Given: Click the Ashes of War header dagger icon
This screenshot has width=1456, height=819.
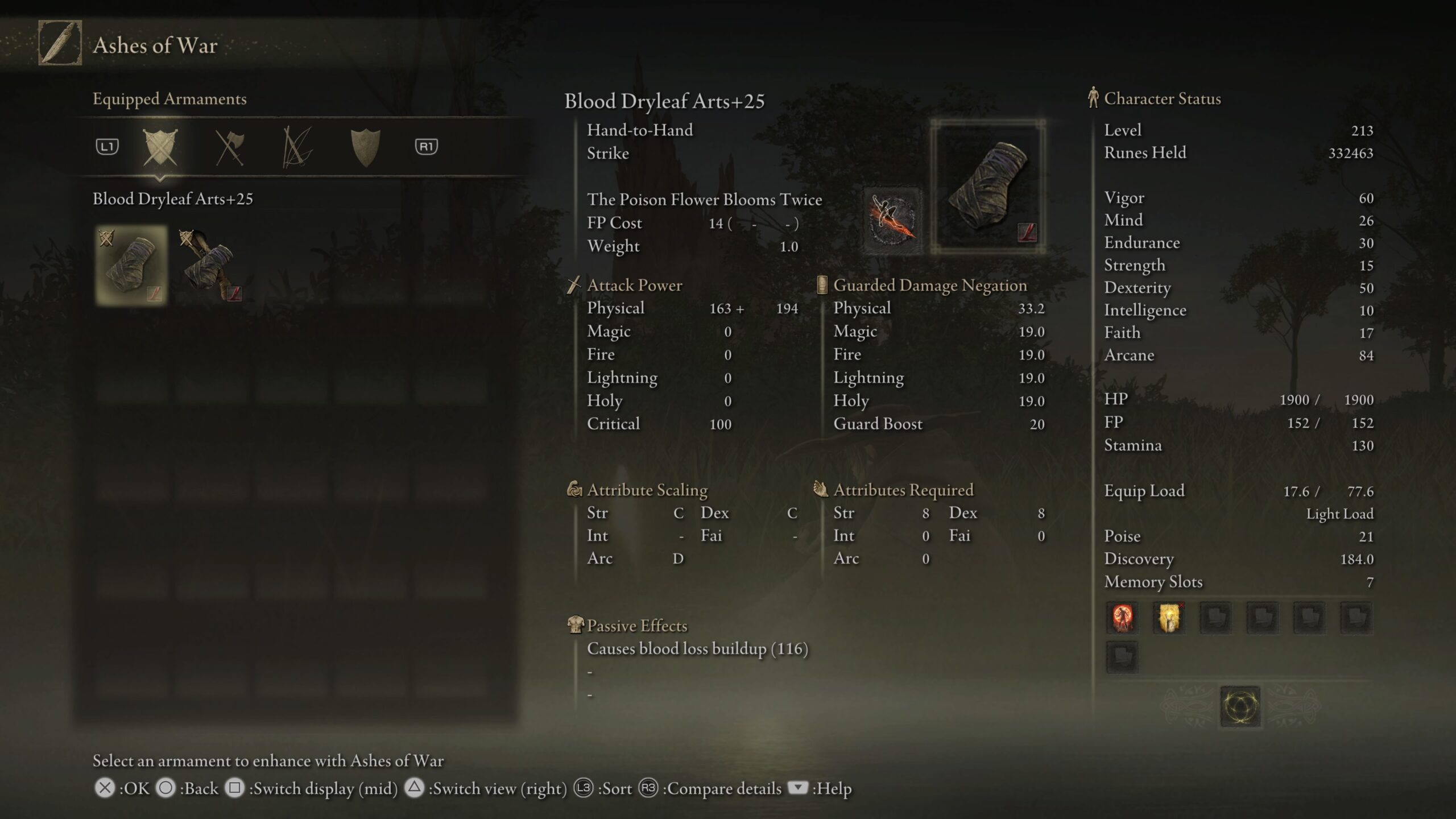Looking at the screenshot, I should pyautogui.click(x=60, y=43).
